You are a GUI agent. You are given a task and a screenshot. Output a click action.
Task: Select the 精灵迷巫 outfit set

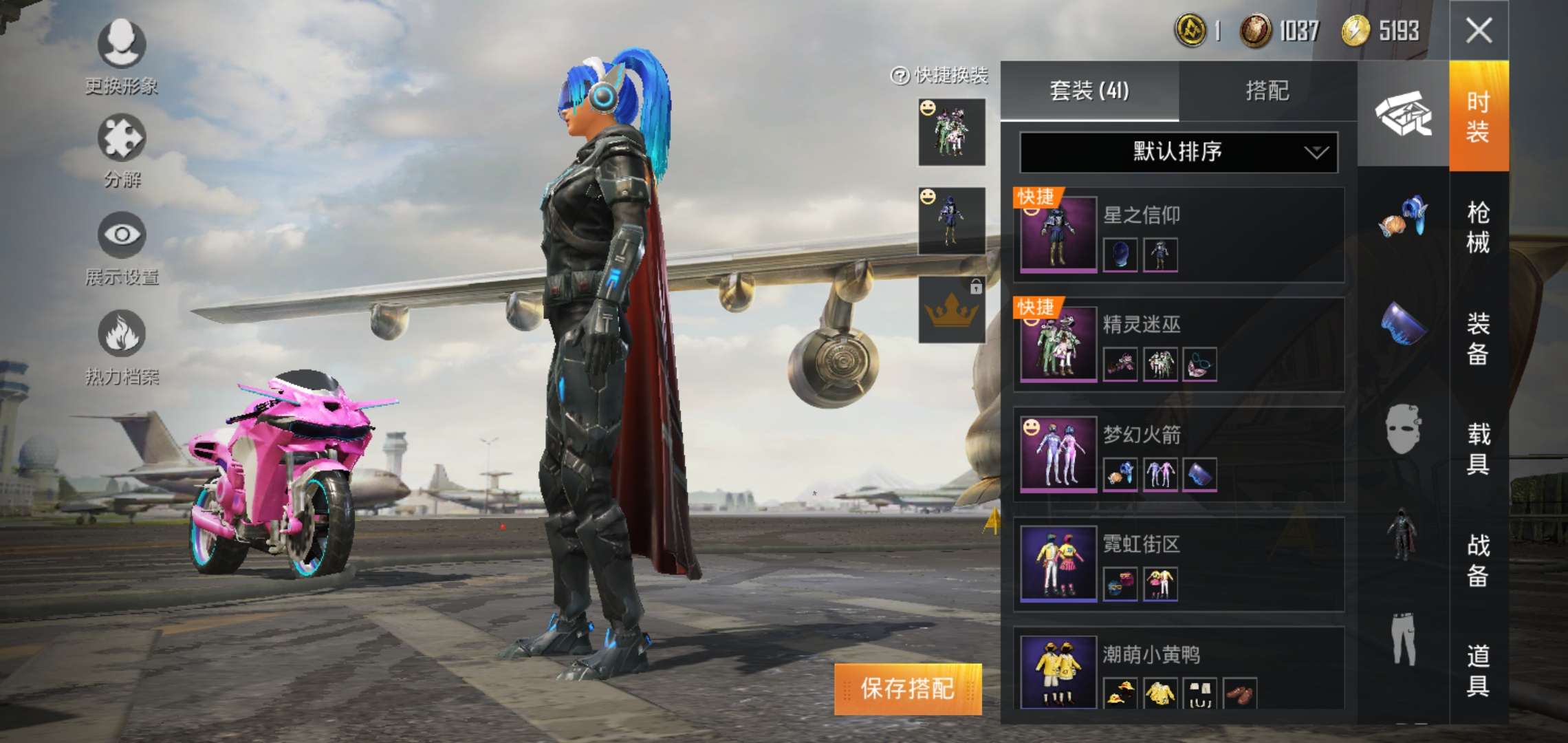[x=1179, y=345]
